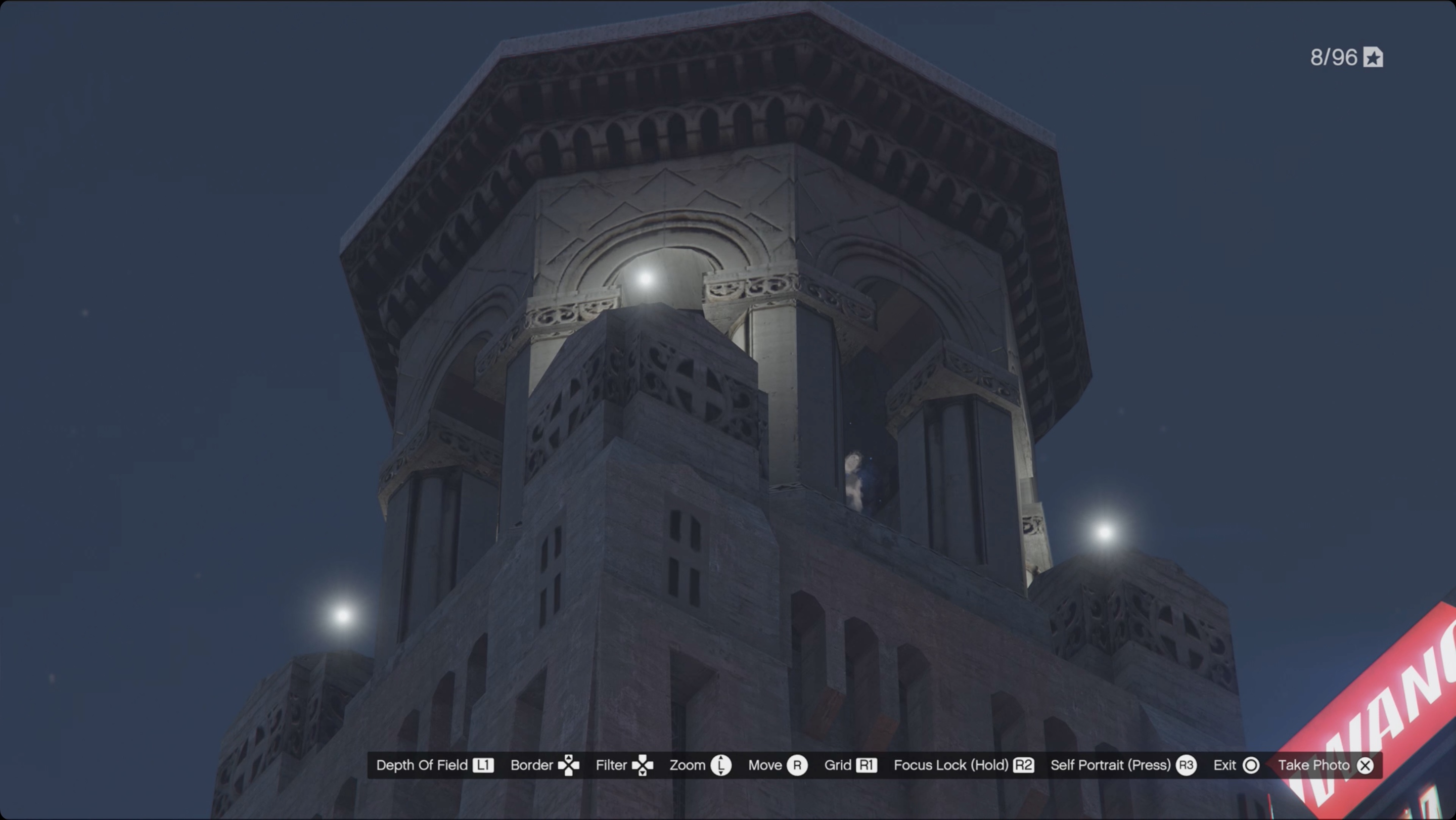The width and height of the screenshot is (1456, 820).
Task: Click the right stick icon beside Move
Action: pyautogui.click(x=798, y=765)
